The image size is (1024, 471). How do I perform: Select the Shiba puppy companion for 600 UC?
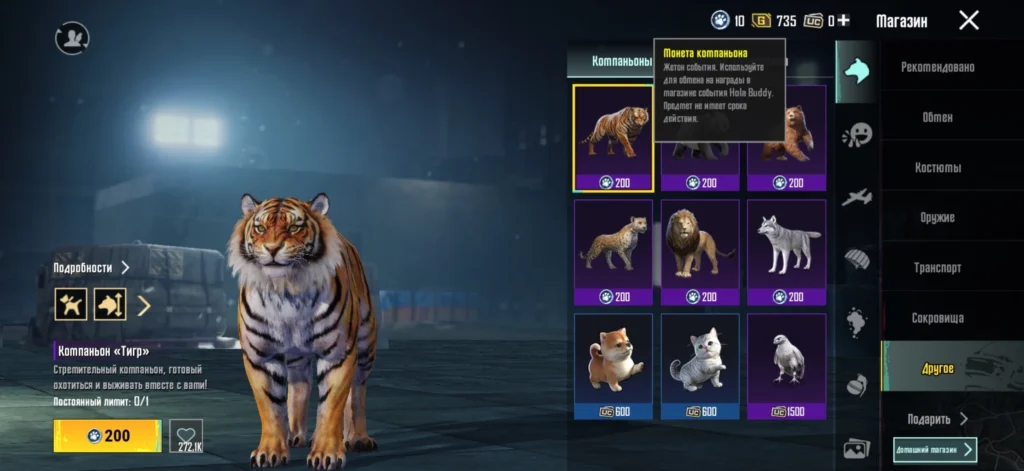pyautogui.click(x=613, y=366)
